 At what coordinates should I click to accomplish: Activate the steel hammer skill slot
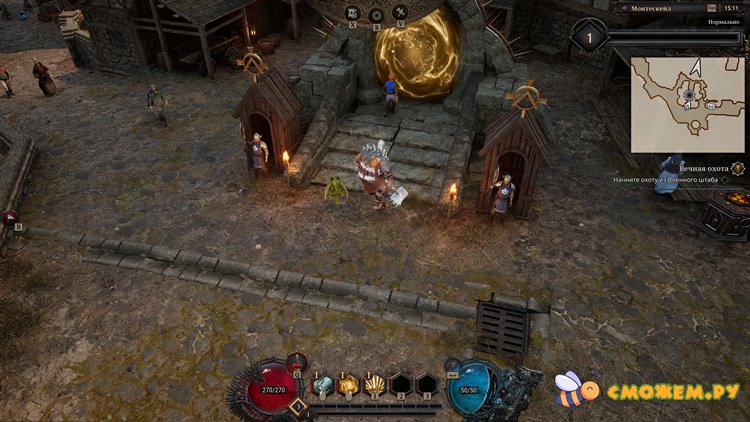(x=322, y=385)
